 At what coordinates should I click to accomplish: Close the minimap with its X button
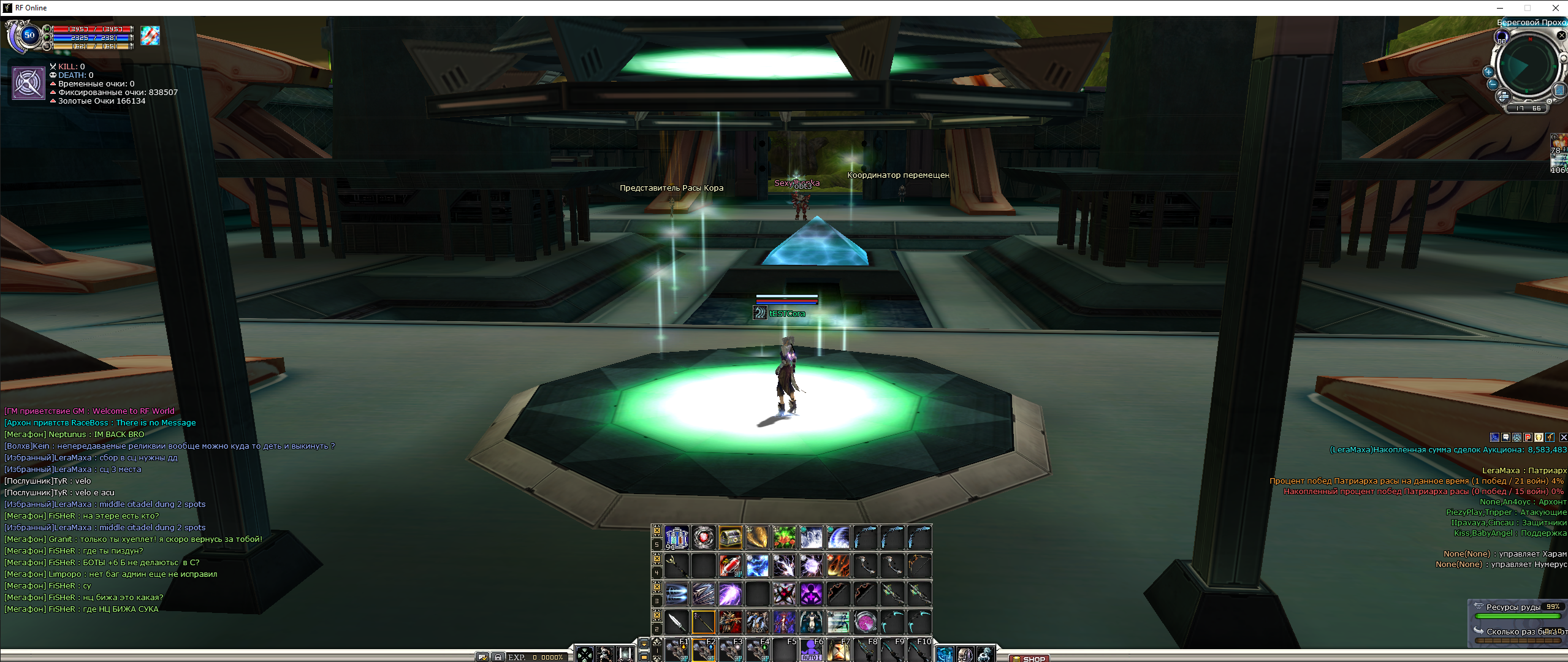coord(1562,36)
